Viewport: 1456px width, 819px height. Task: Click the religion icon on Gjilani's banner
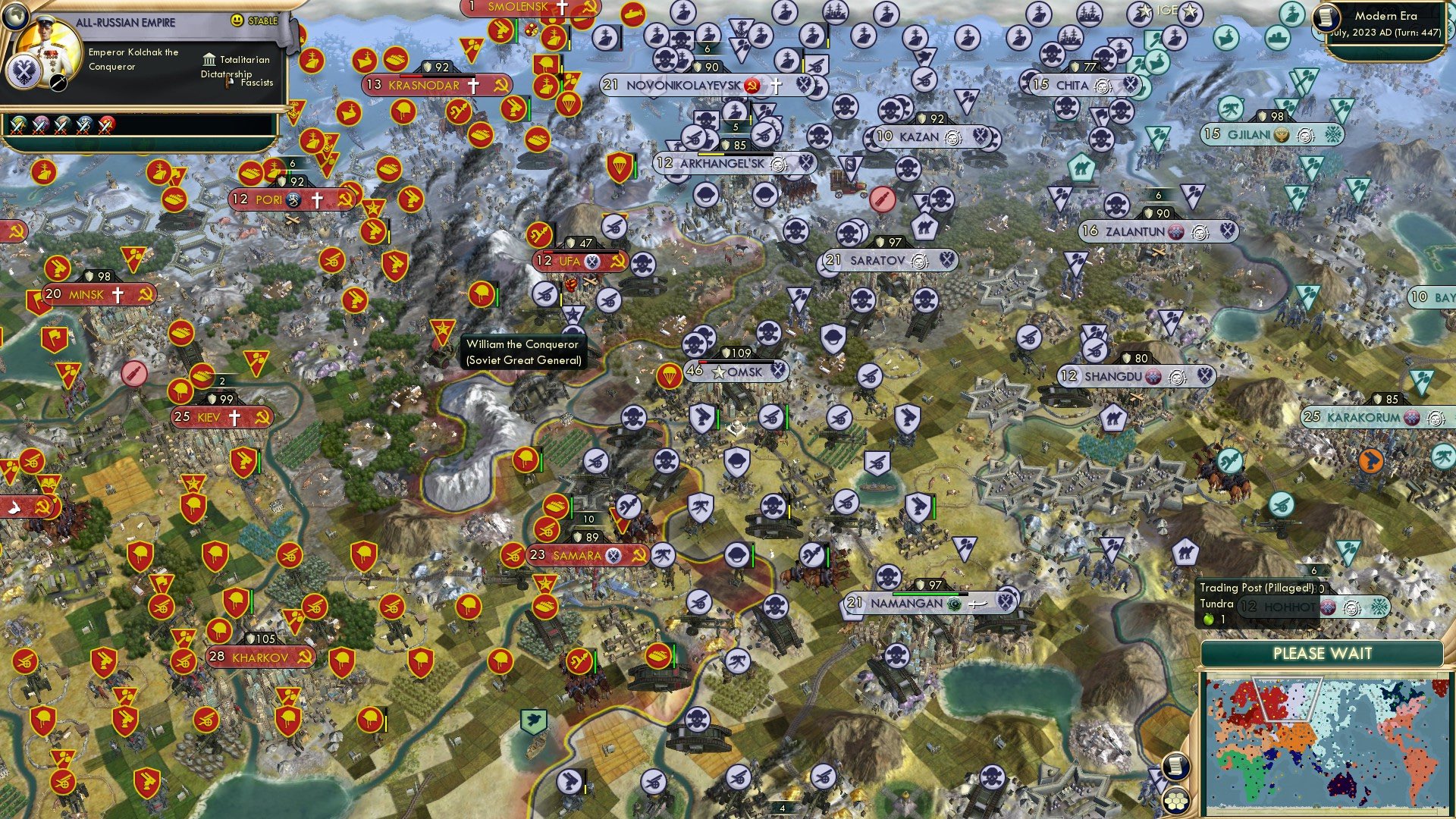point(1281,133)
